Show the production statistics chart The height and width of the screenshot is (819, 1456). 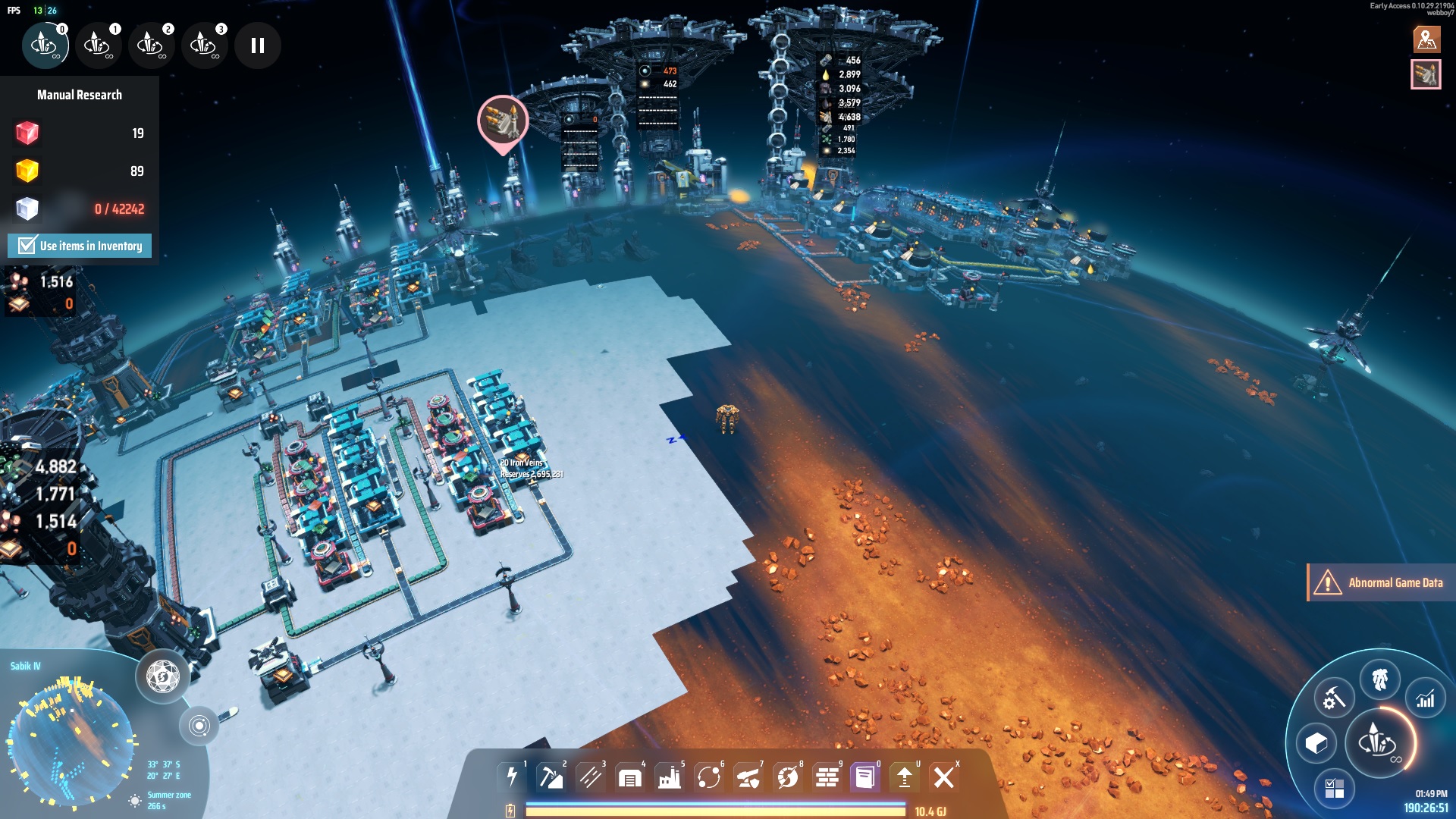1425,699
